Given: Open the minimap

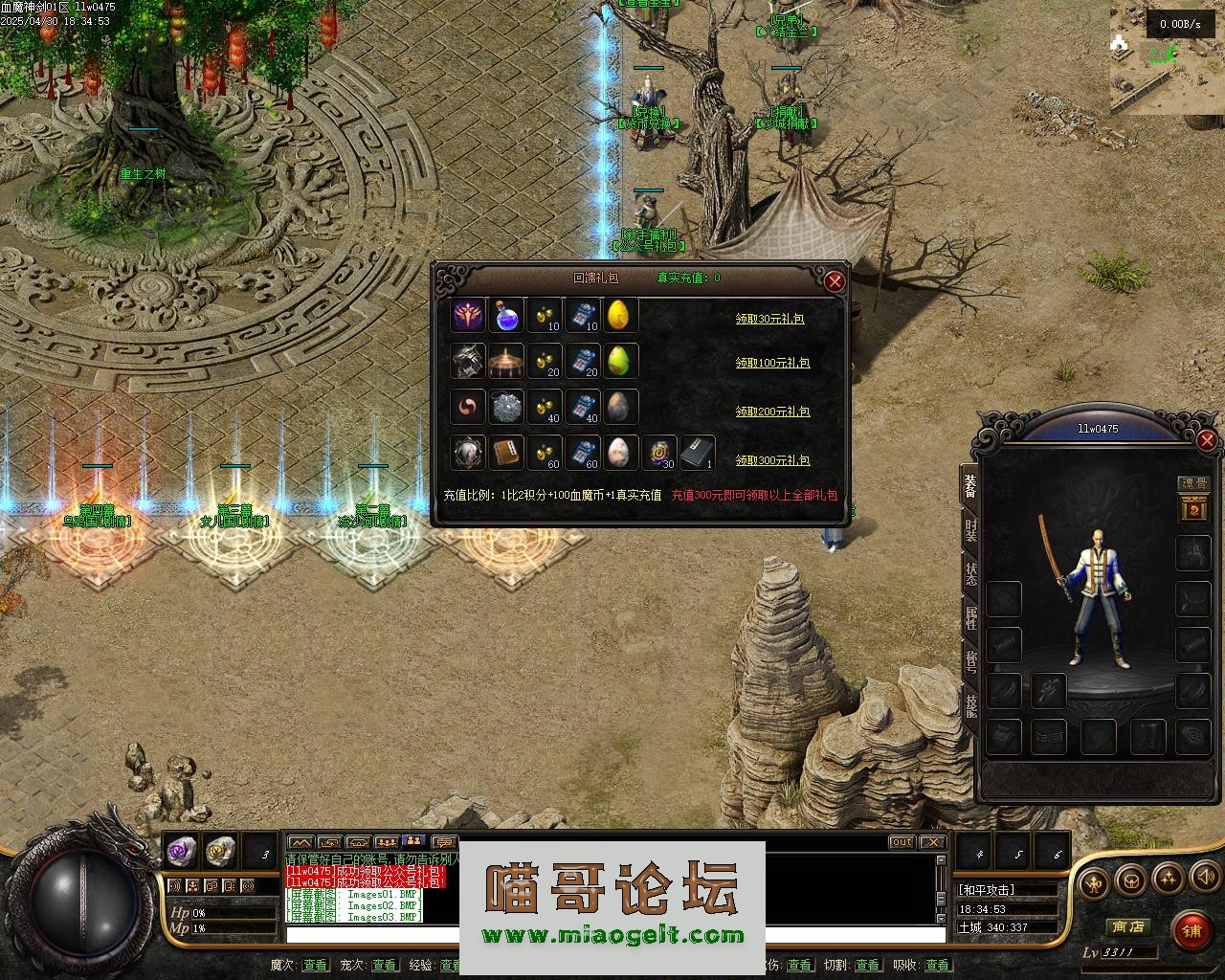Looking at the screenshot, I should (x=1168, y=57).
